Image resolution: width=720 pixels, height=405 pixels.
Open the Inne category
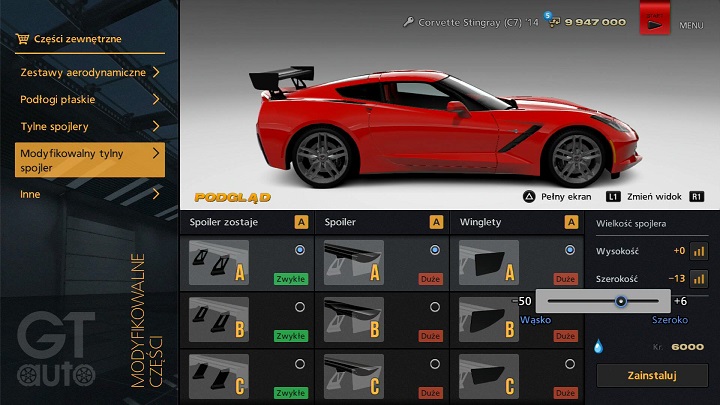90,194
